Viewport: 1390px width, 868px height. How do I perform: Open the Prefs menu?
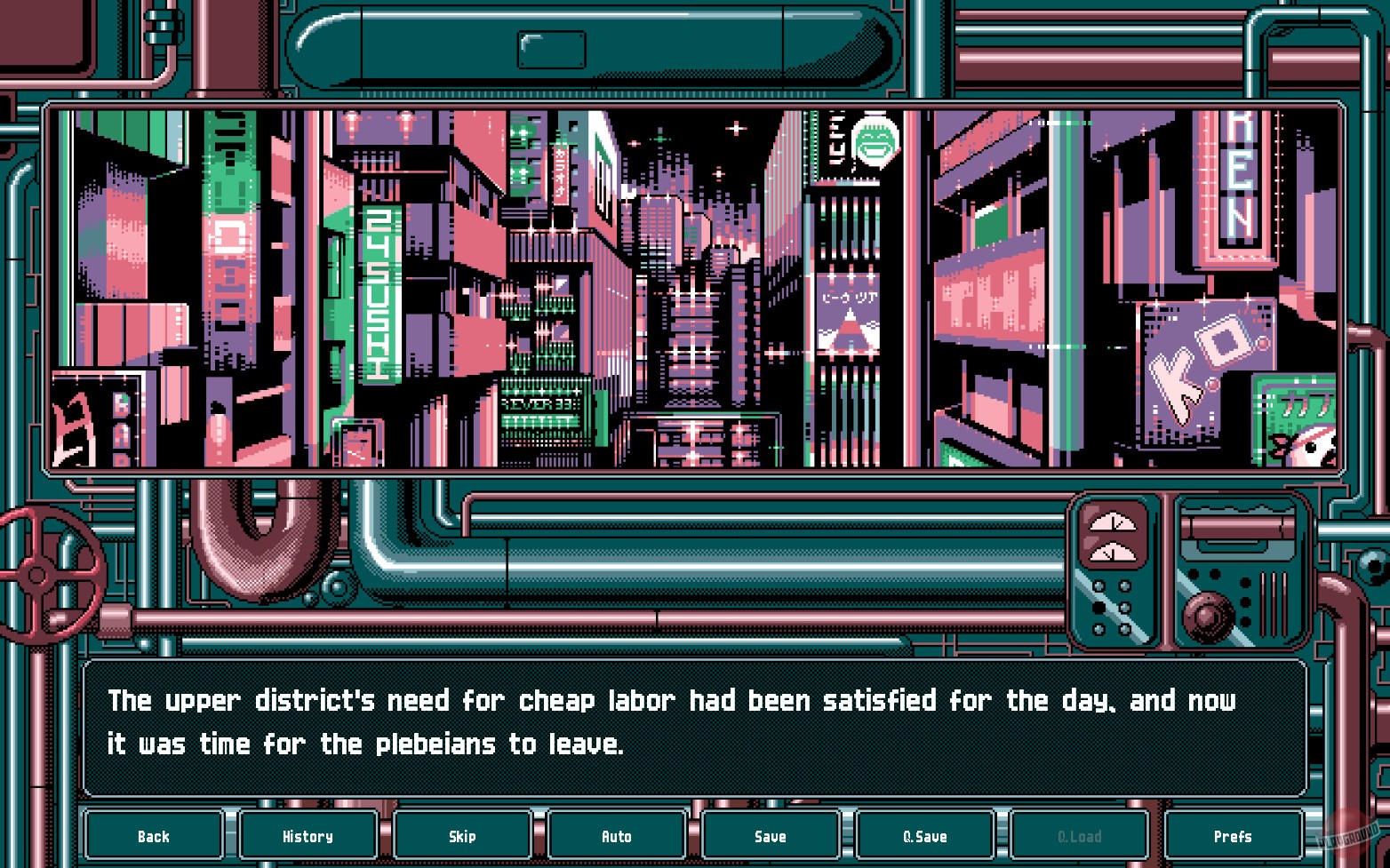(x=1234, y=836)
